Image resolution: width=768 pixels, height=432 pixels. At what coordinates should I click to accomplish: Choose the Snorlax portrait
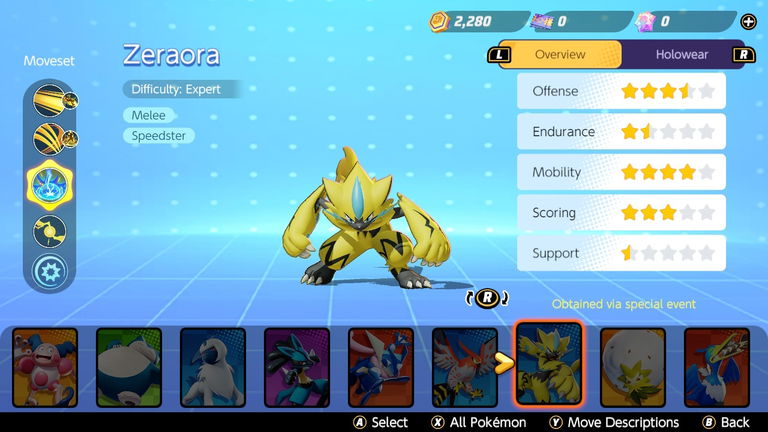click(x=128, y=367)
